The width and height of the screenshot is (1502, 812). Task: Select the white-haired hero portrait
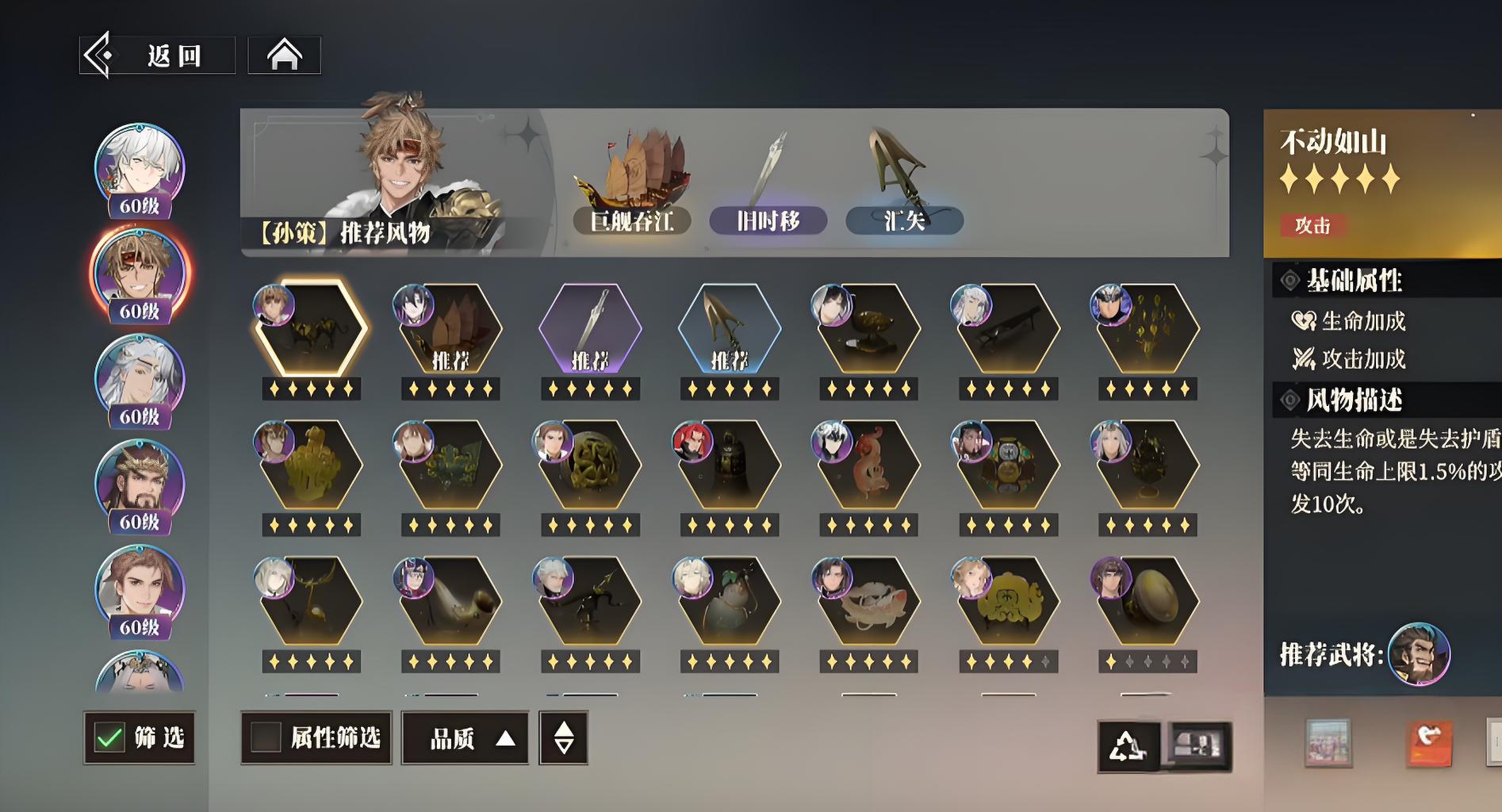(x=140, y=169)
